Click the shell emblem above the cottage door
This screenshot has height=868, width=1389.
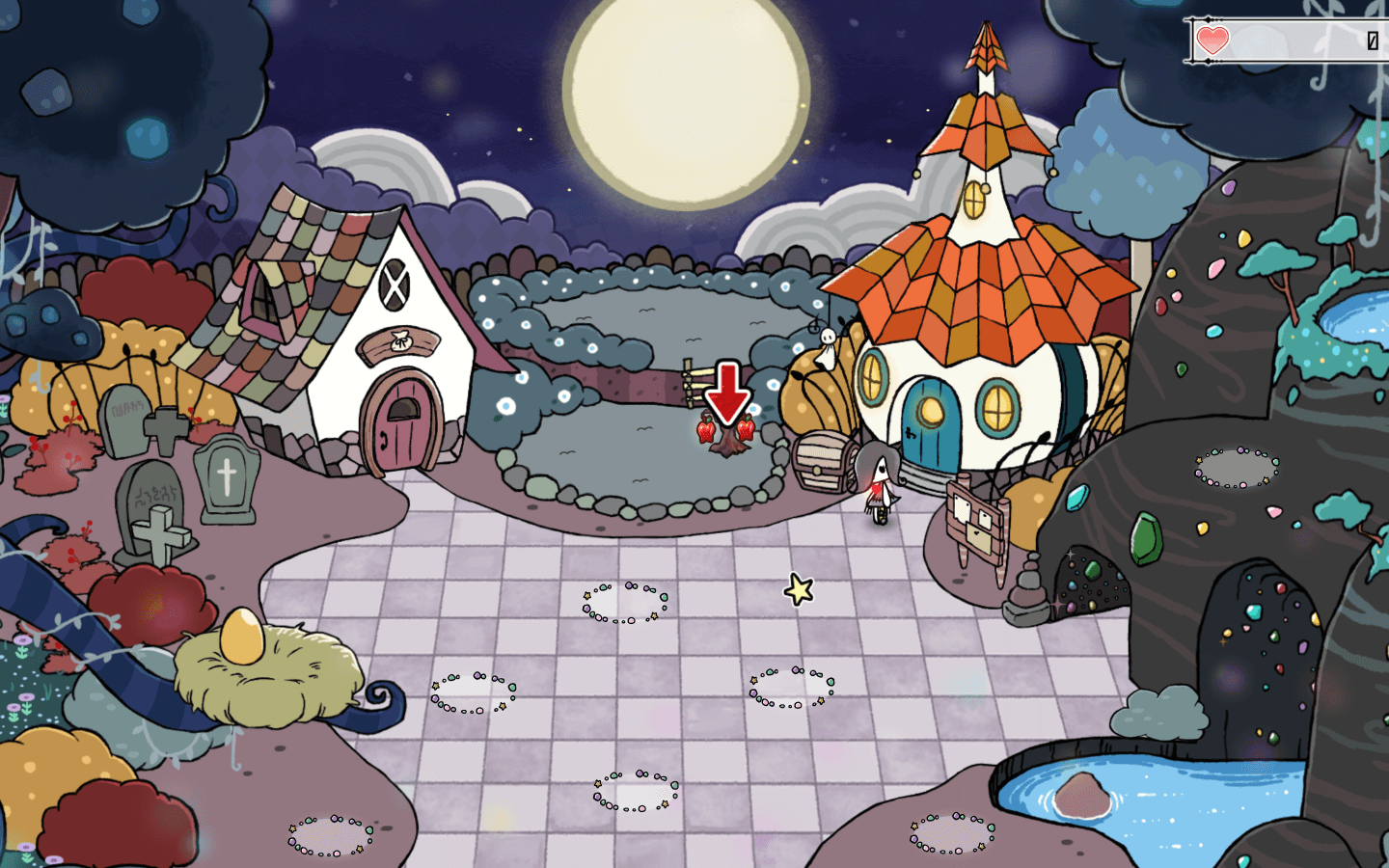403,339
